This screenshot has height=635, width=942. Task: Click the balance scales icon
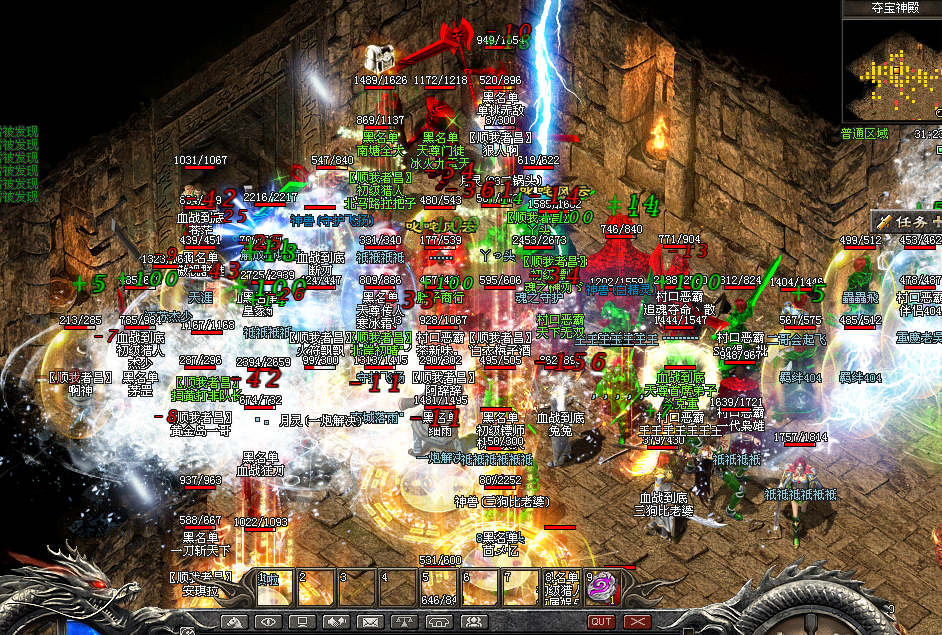(404, 621)
